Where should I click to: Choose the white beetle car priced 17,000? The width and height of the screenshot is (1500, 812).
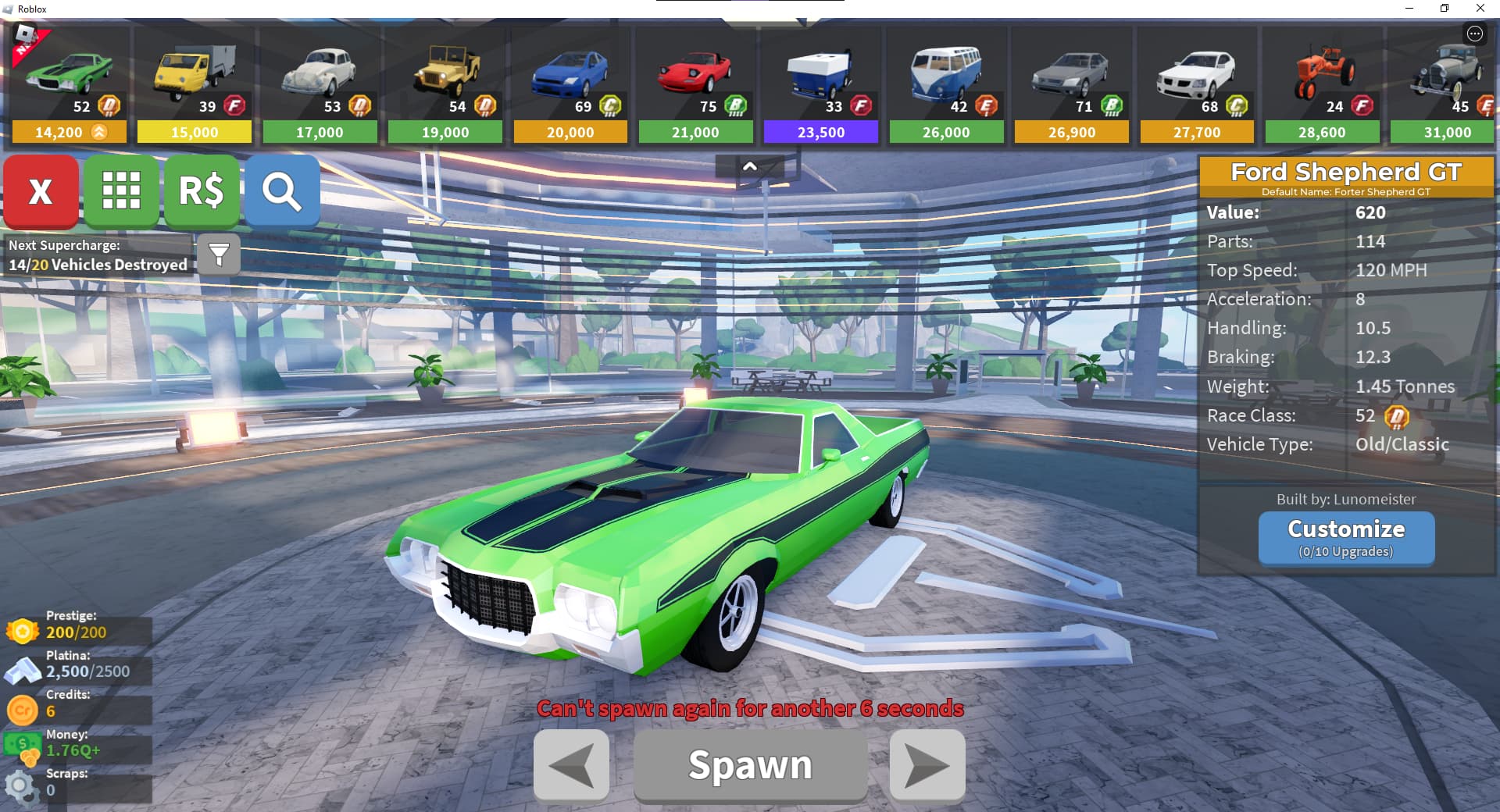(x=320, y=86)
